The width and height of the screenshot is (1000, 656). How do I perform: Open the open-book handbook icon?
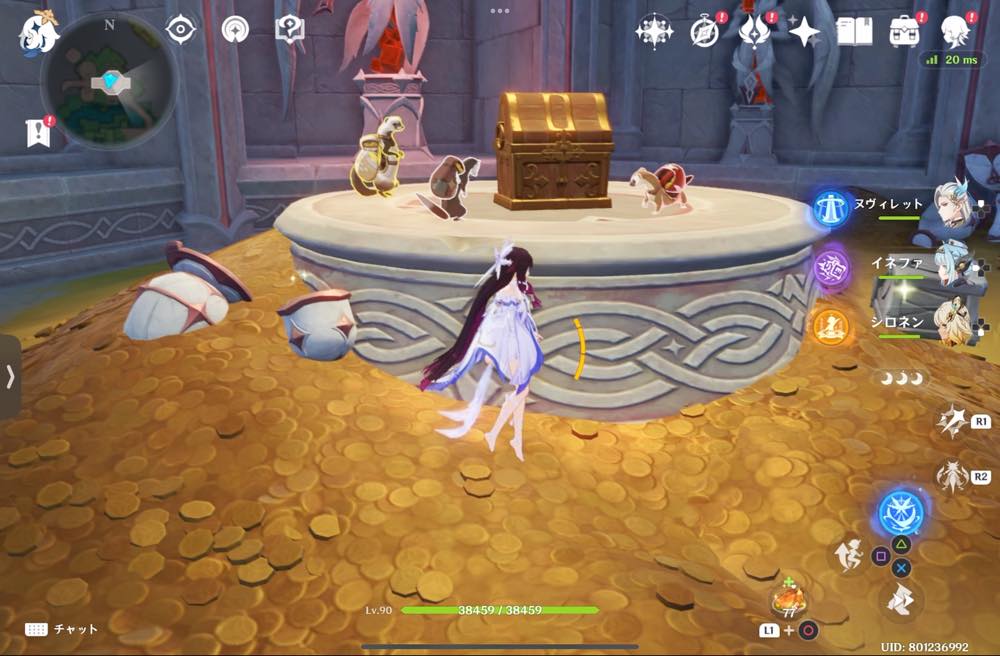[x=854, y=32]
